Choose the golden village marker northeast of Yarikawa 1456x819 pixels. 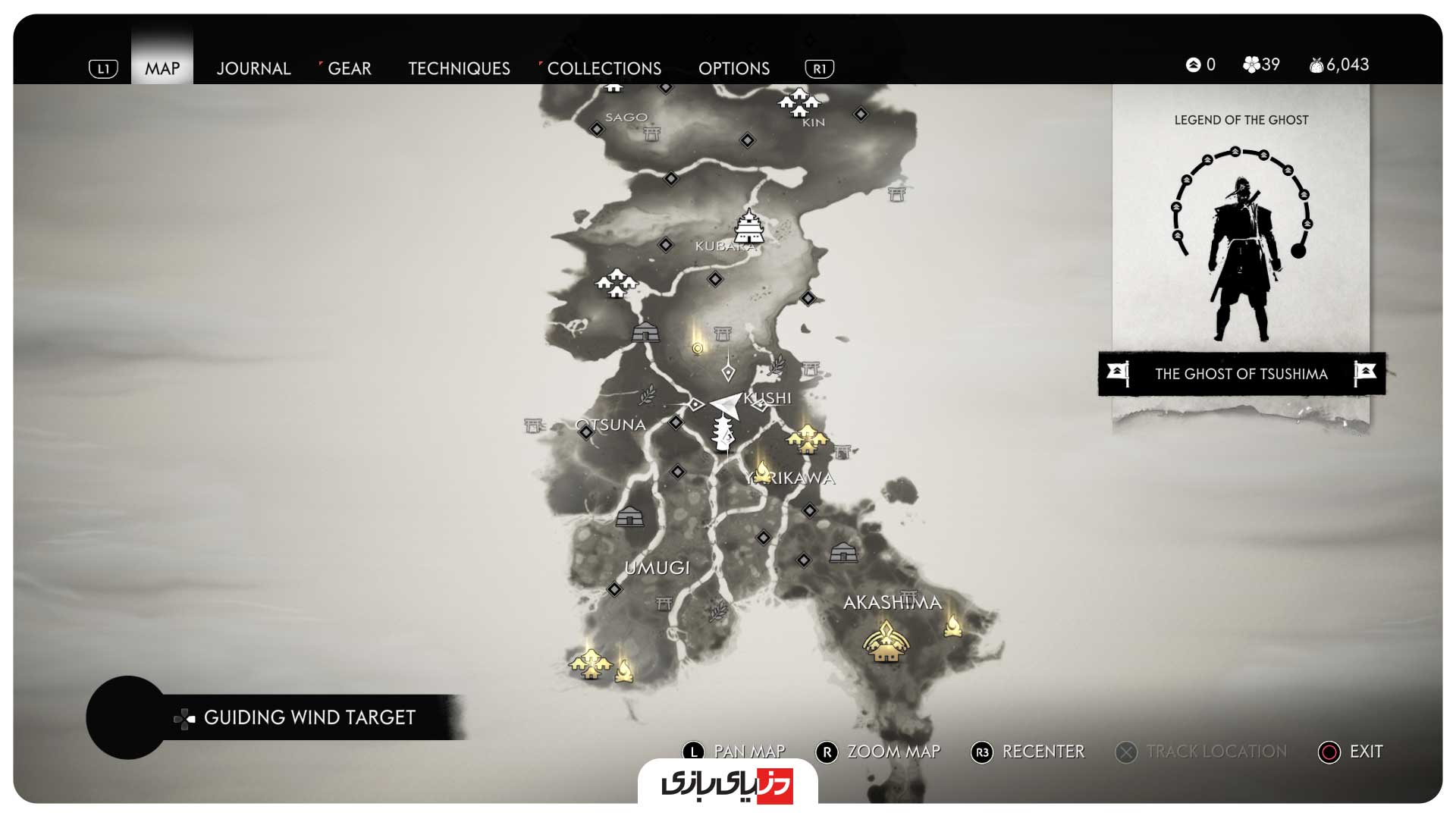[808, 438]
